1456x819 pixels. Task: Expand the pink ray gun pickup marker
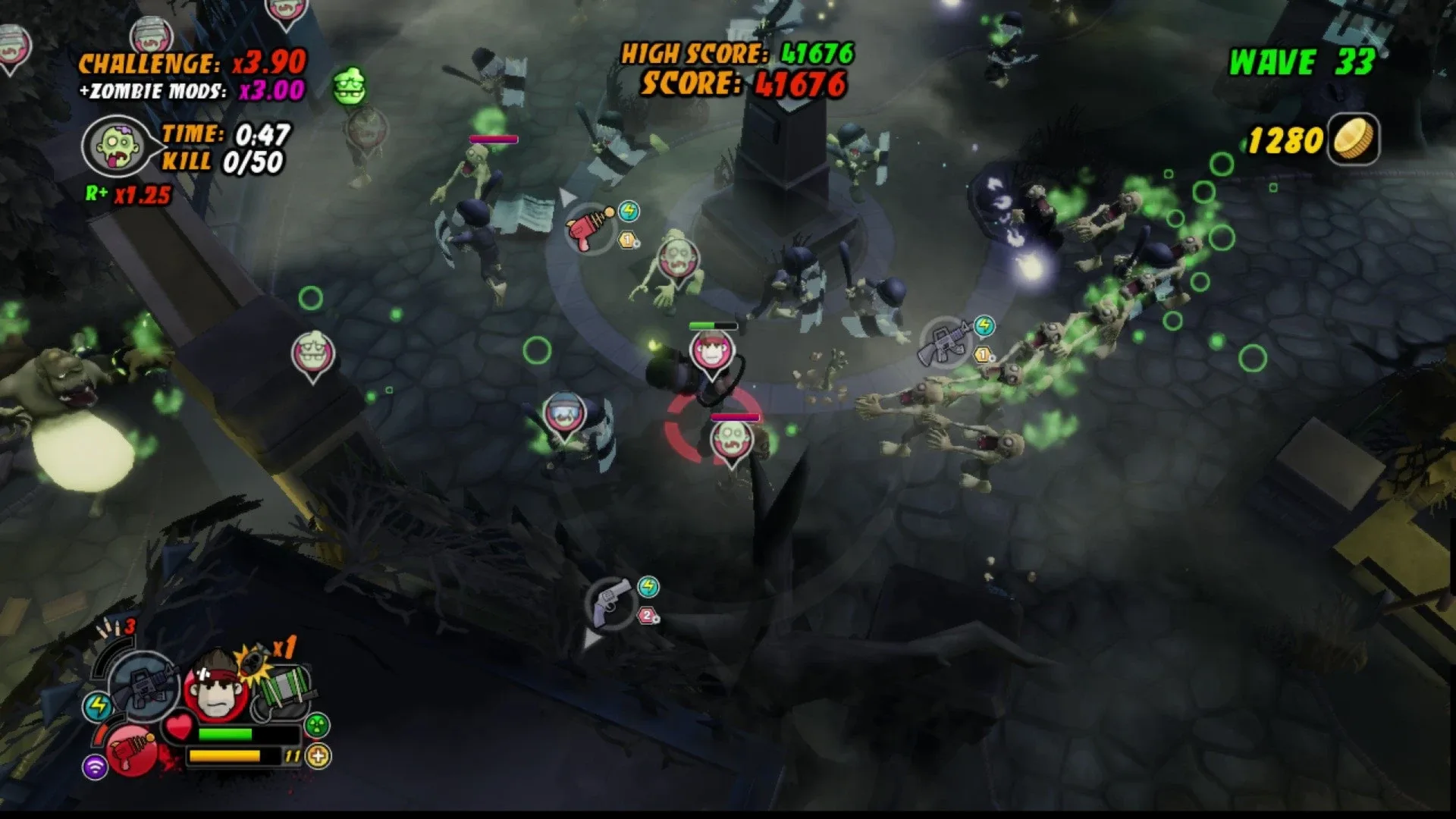point(584,227)
